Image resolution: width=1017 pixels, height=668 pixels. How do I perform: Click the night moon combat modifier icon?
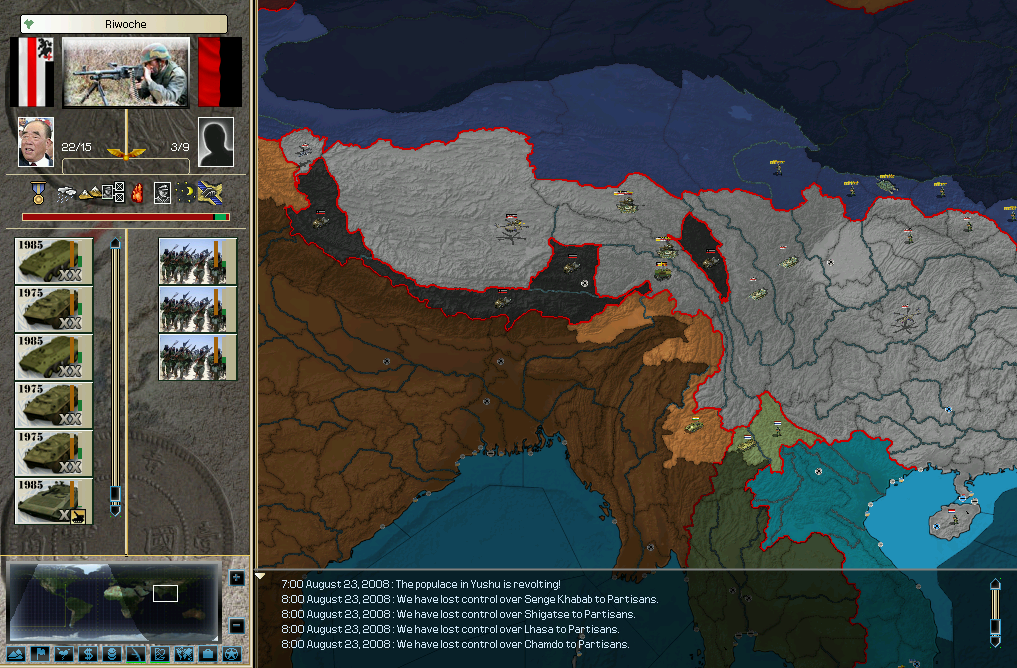click(187, 191)
